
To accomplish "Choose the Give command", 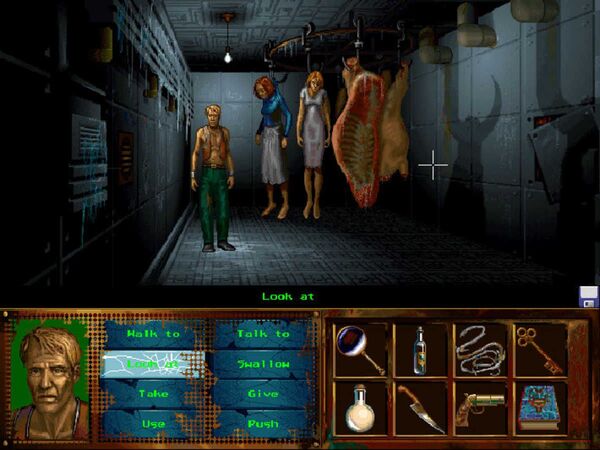I will [263, 394].
